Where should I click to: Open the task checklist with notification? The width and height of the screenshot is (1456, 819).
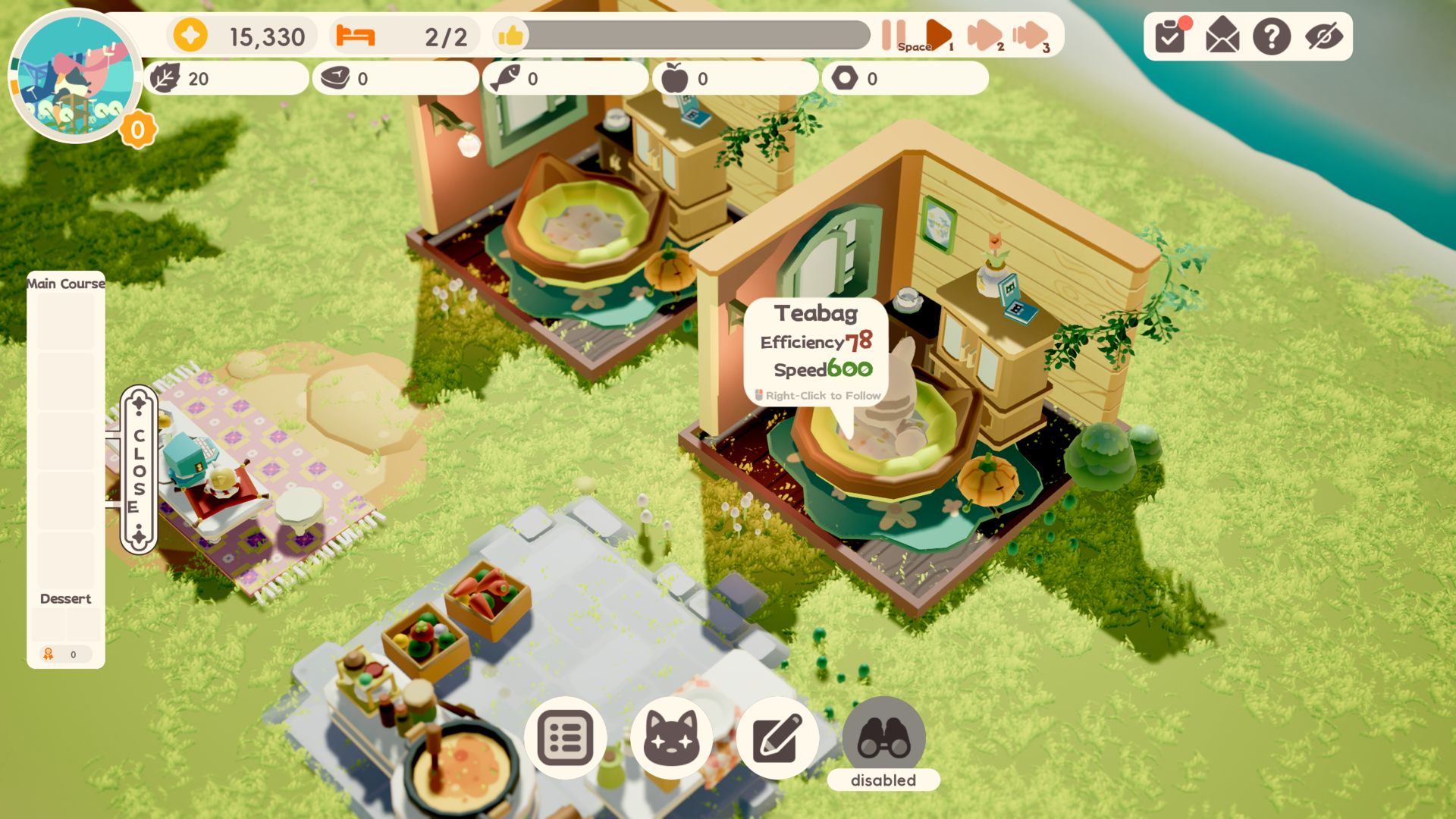[x=1171, y=36]
